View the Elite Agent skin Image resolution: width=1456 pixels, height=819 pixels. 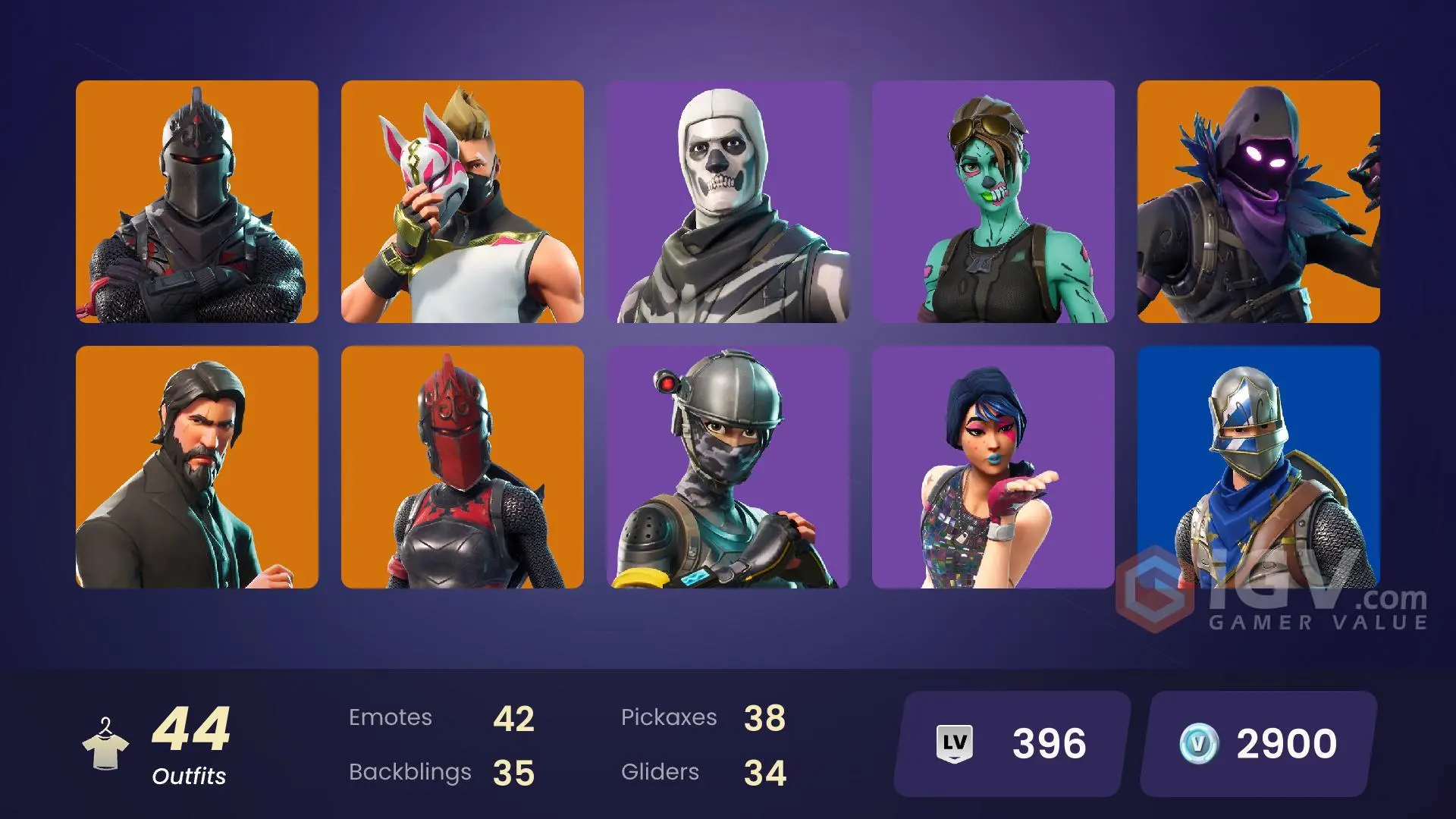click(728, 466)
